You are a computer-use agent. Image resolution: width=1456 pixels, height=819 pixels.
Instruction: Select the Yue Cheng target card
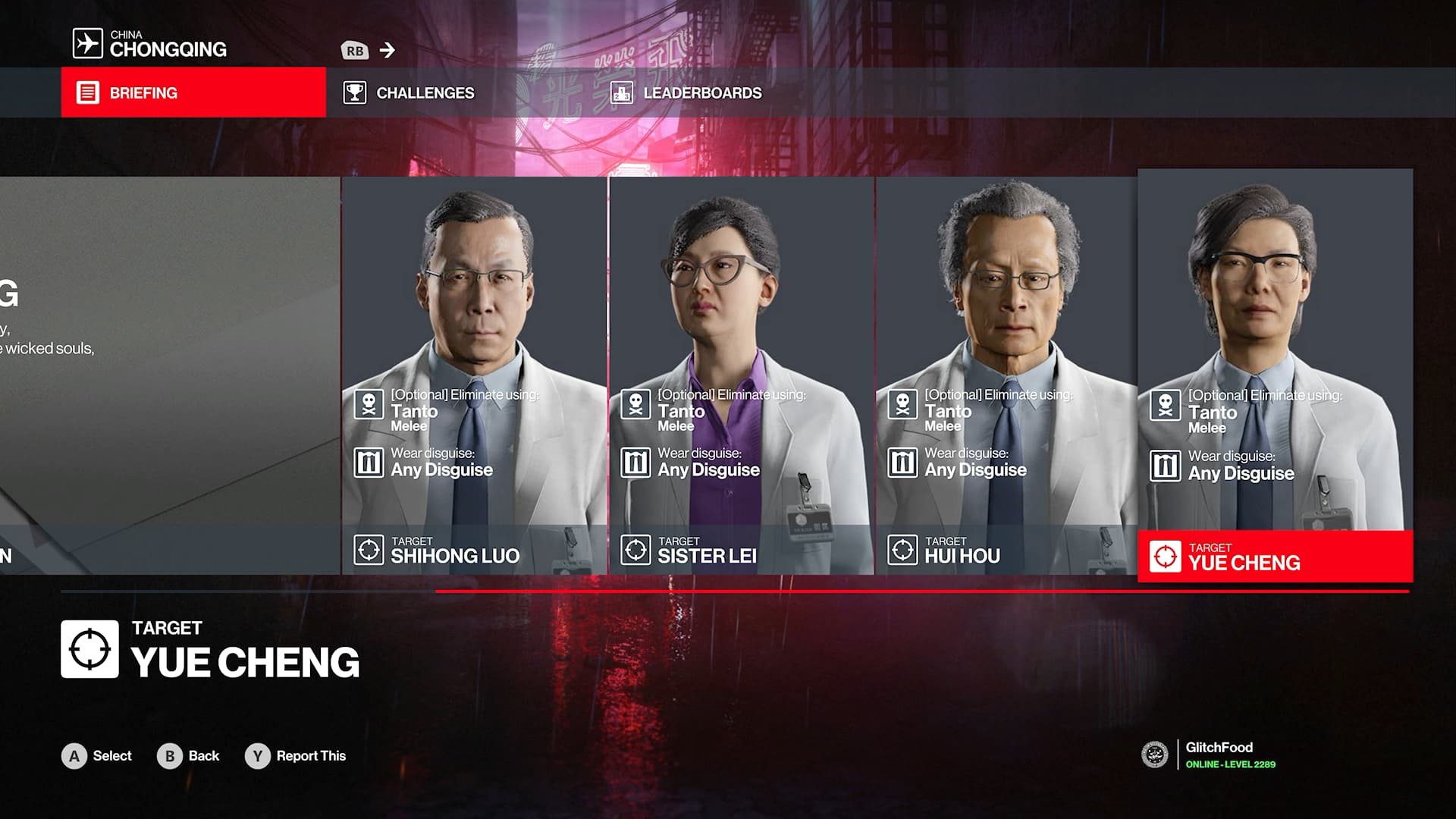(1275, 375)
